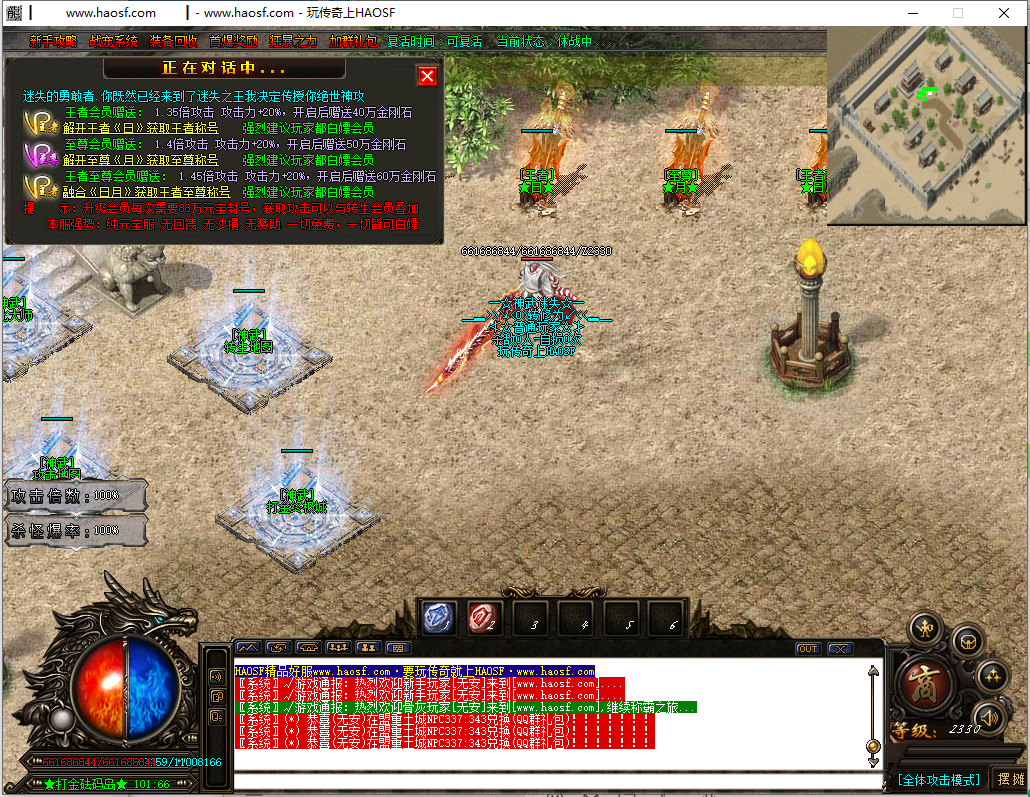Open the 新手攻略 beginner guide menu
The height and width of the screenshot is (797, 1030).
(x=52, y=41)
